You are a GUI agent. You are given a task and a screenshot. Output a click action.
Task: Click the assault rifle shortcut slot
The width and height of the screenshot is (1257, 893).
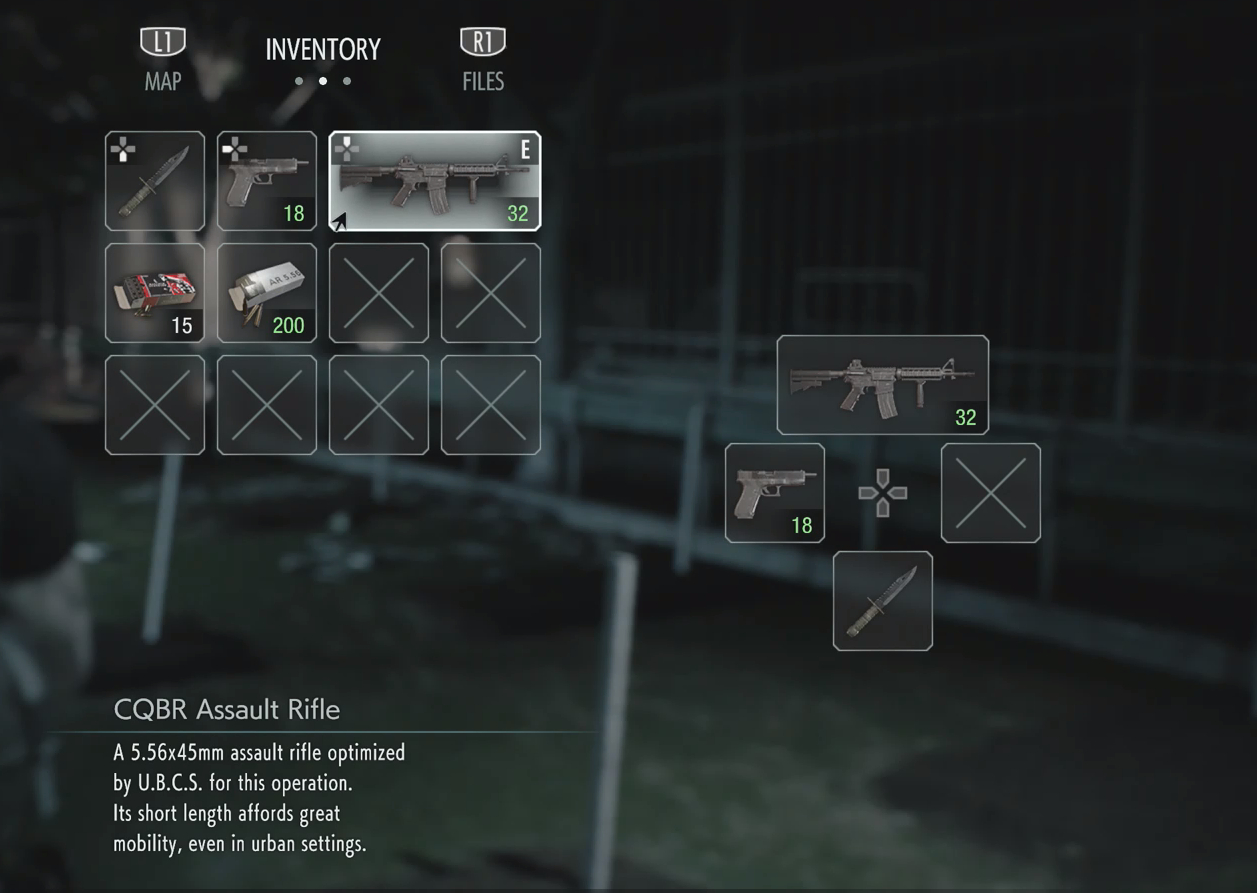(883, 385)
